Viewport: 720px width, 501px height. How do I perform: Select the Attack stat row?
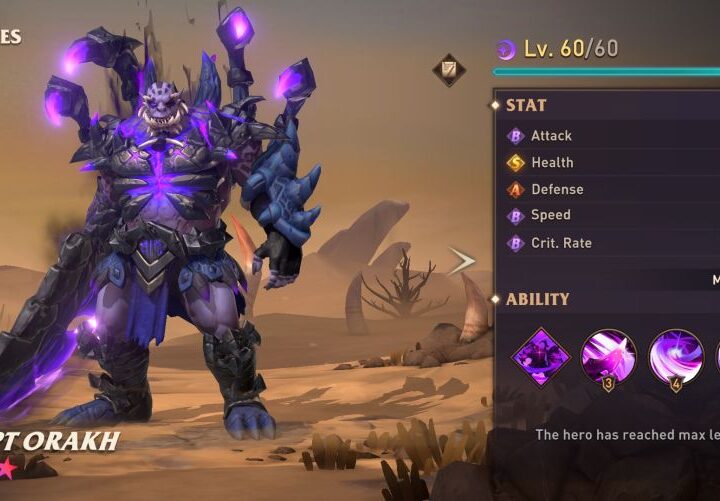click(610, 135)
